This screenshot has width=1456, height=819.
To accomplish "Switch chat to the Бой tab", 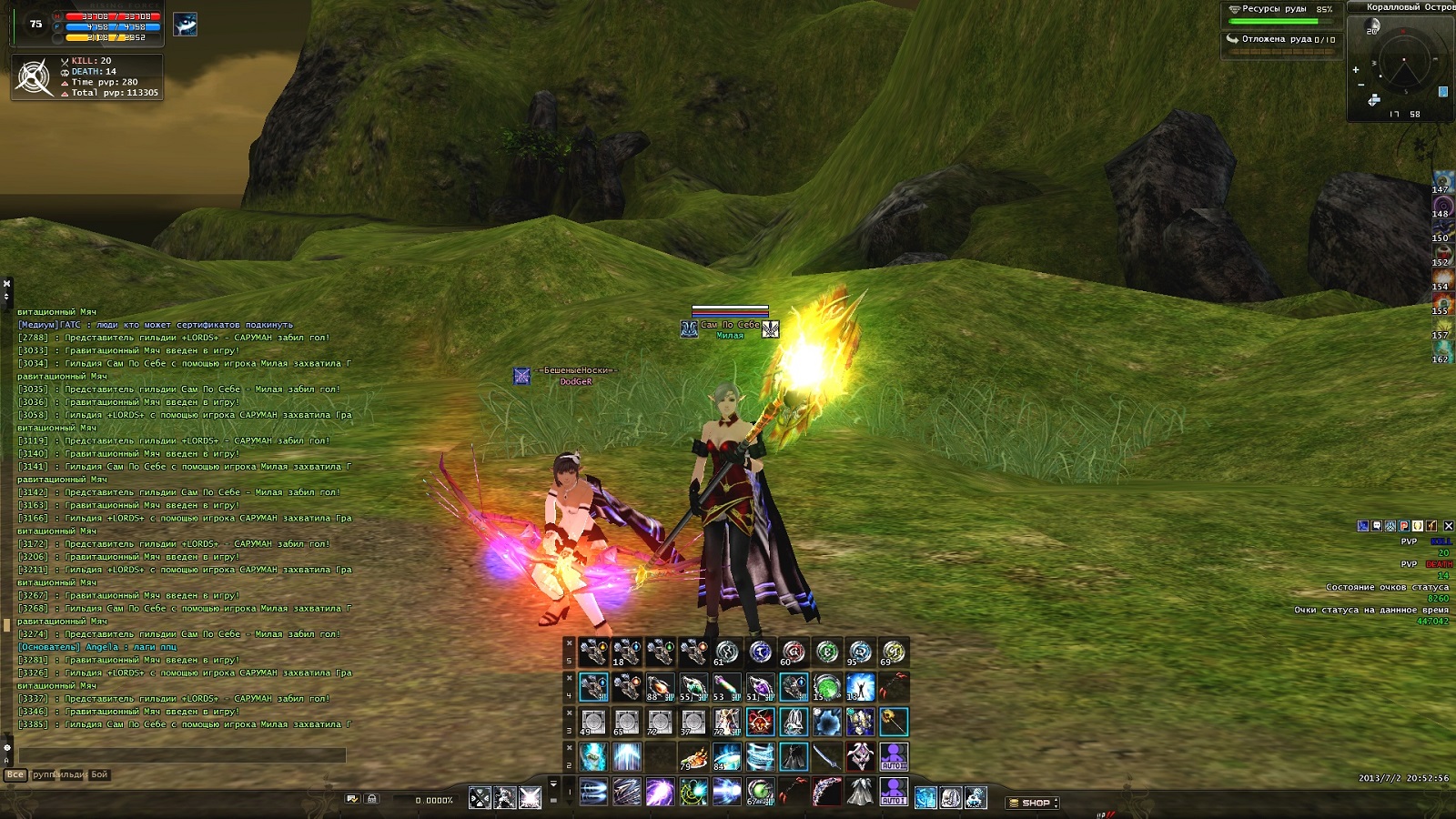I will [x=99, y=774].
